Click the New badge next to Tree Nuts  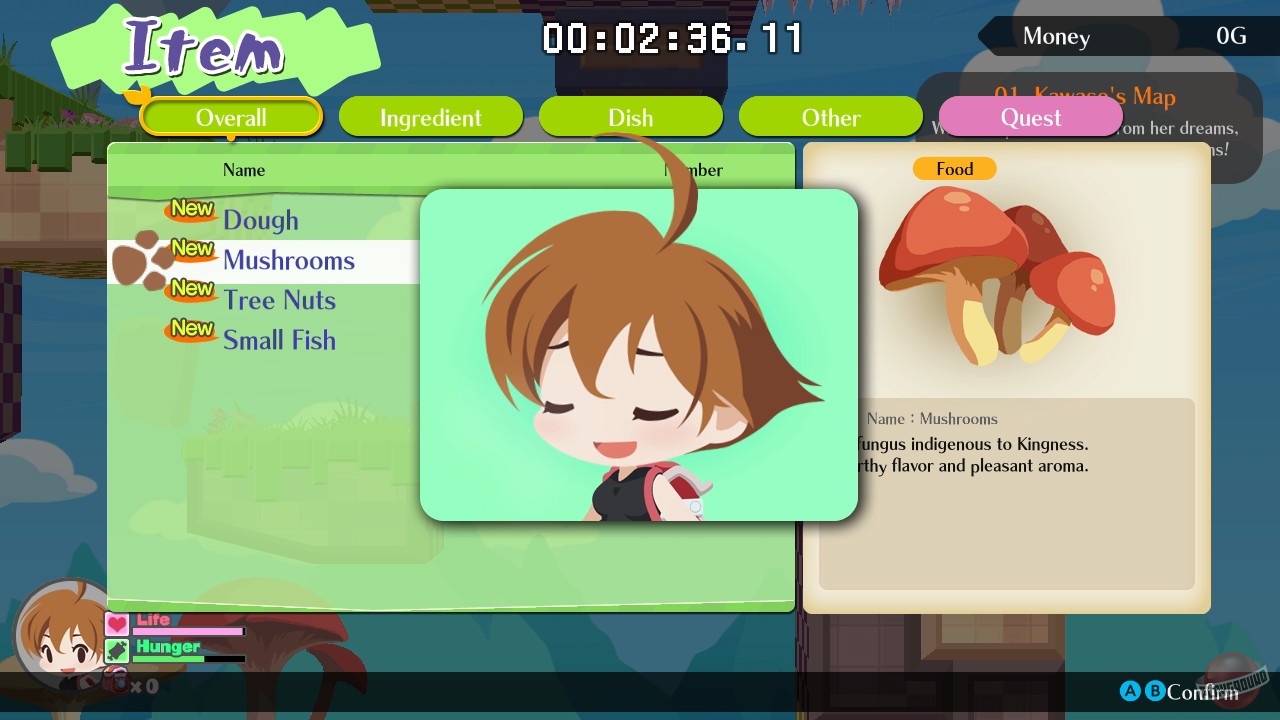190,291
